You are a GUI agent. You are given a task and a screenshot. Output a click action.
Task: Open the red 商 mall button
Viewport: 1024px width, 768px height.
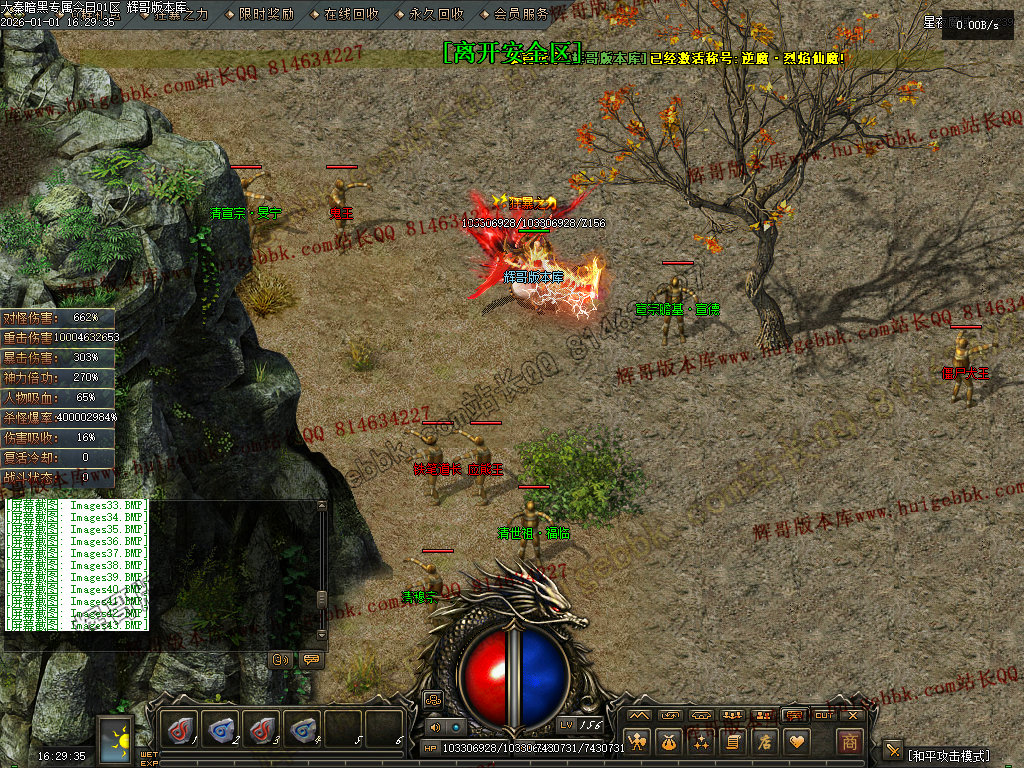[849, 741]
